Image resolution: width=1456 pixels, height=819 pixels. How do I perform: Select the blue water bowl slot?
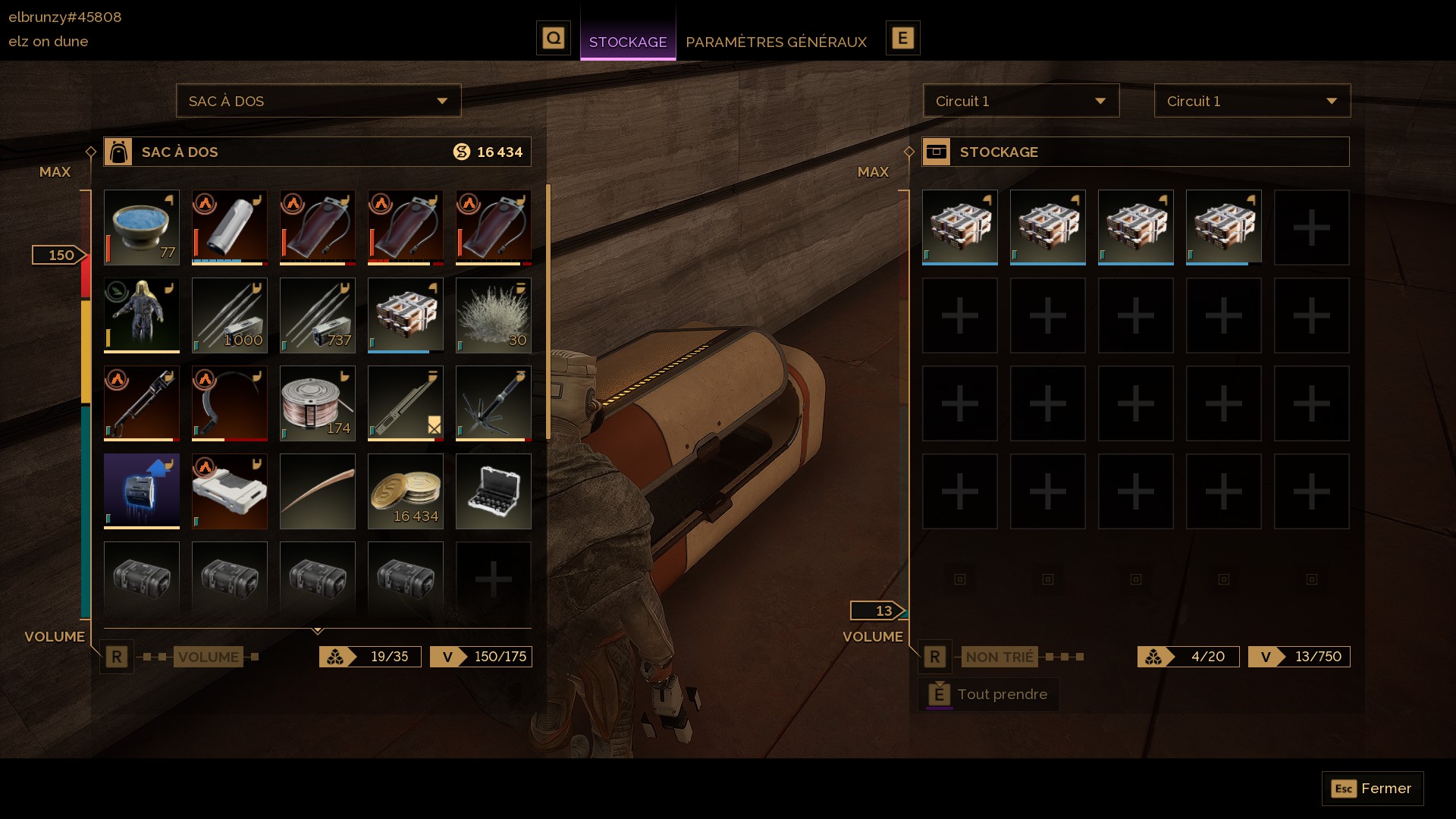142,227
